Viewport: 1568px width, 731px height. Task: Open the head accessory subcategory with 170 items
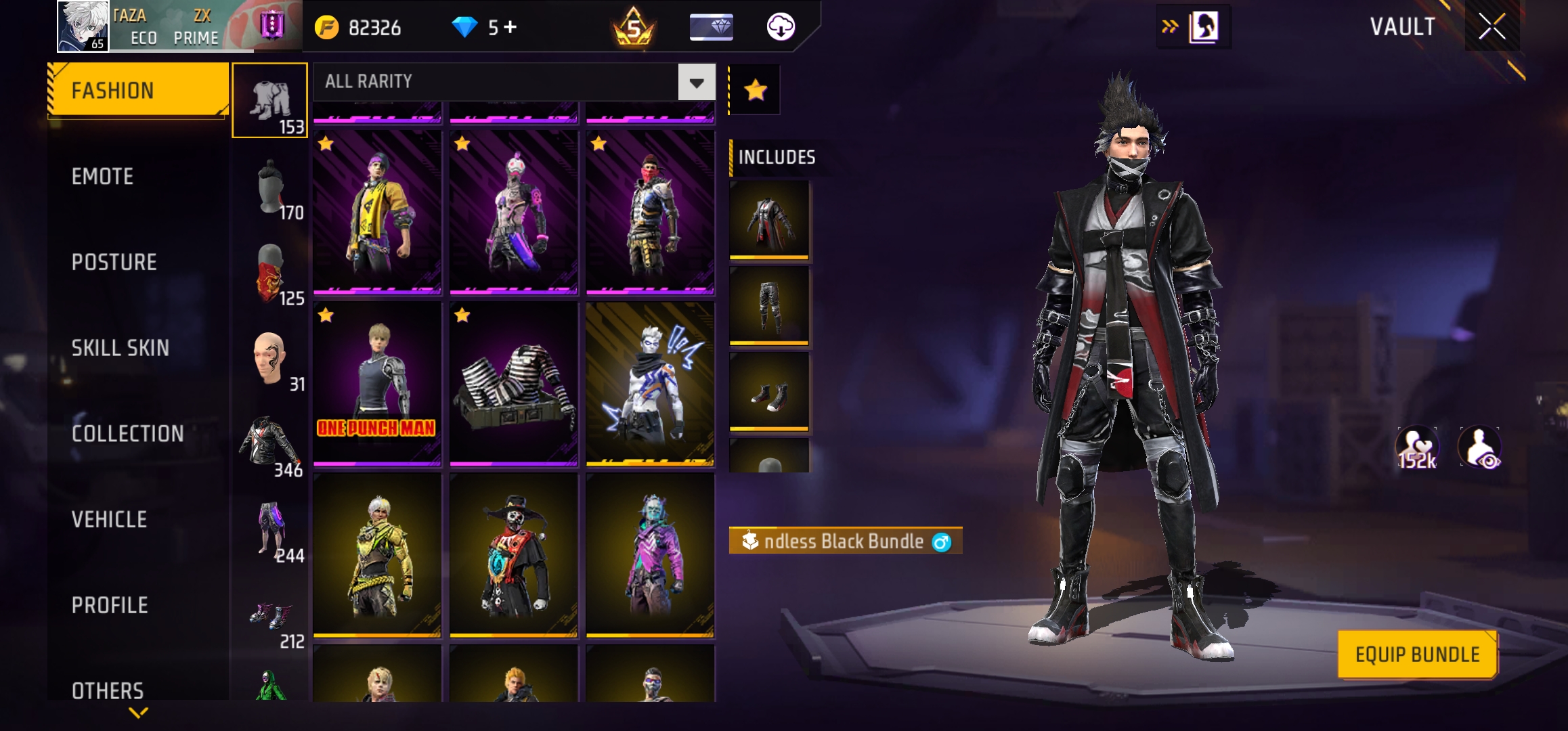pyautogui.click(x=270, y=189)
